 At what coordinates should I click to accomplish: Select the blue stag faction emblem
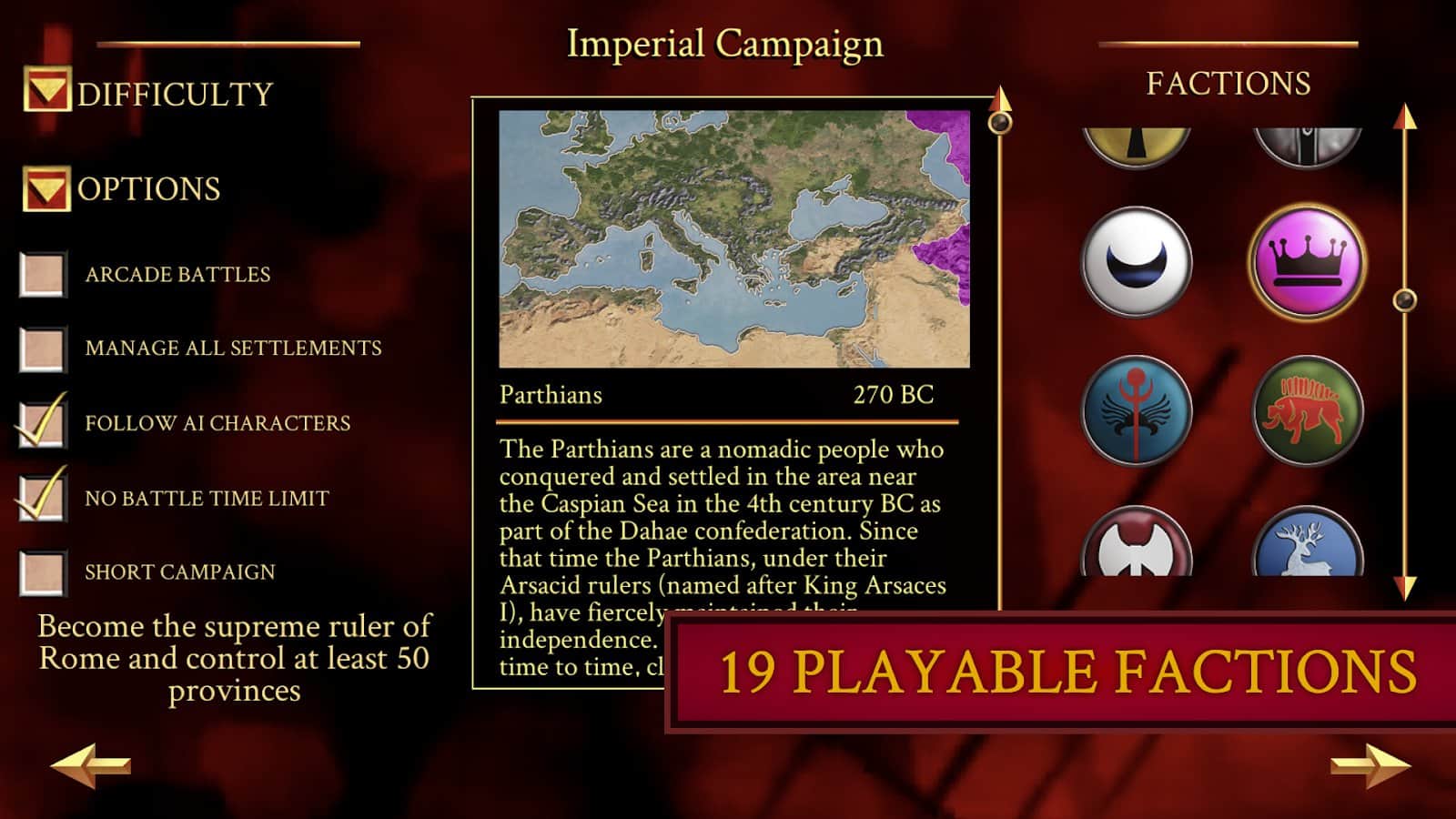tap(1307, 544)
